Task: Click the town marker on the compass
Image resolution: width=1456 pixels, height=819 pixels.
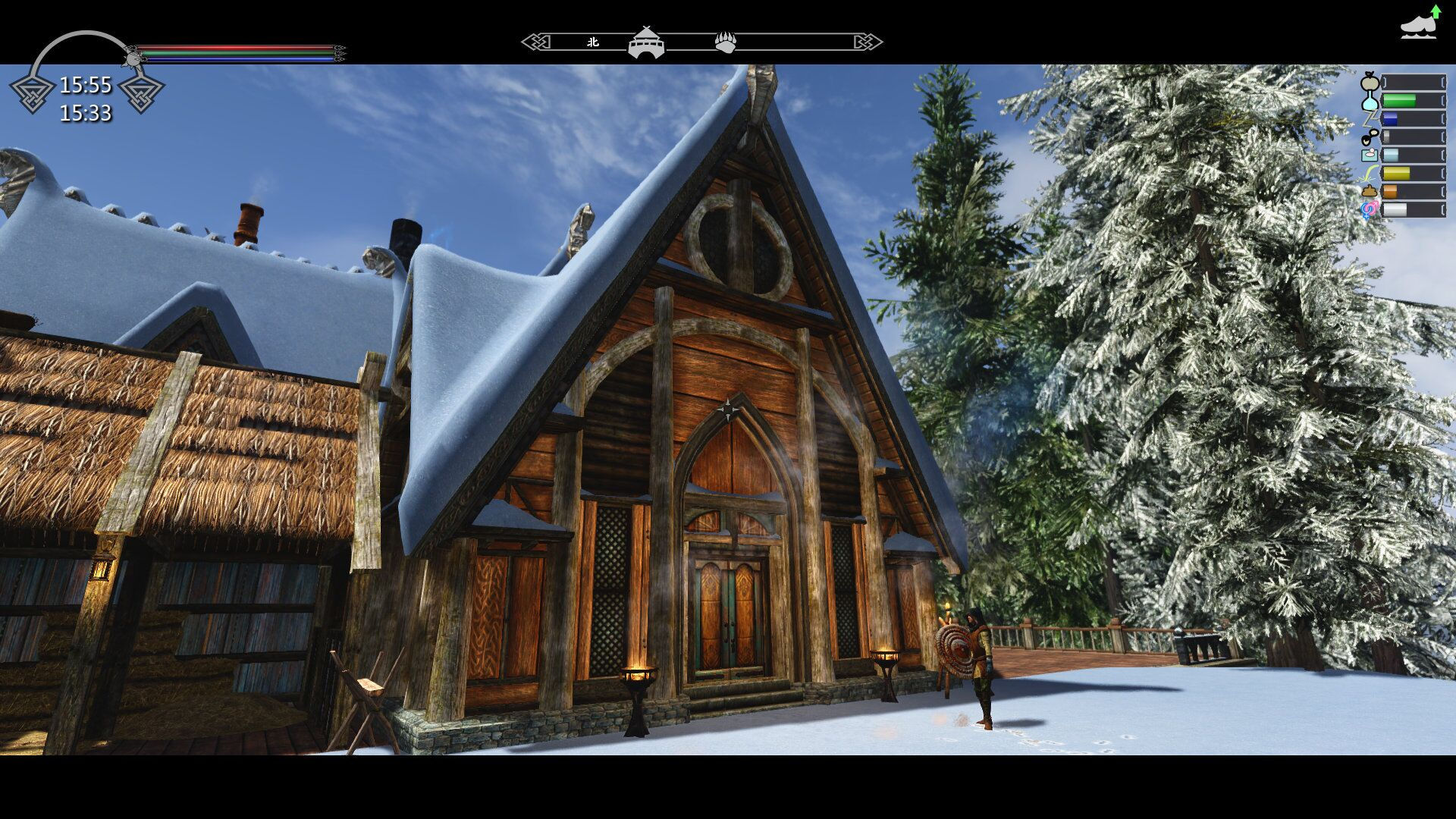Action: (646, 42)
